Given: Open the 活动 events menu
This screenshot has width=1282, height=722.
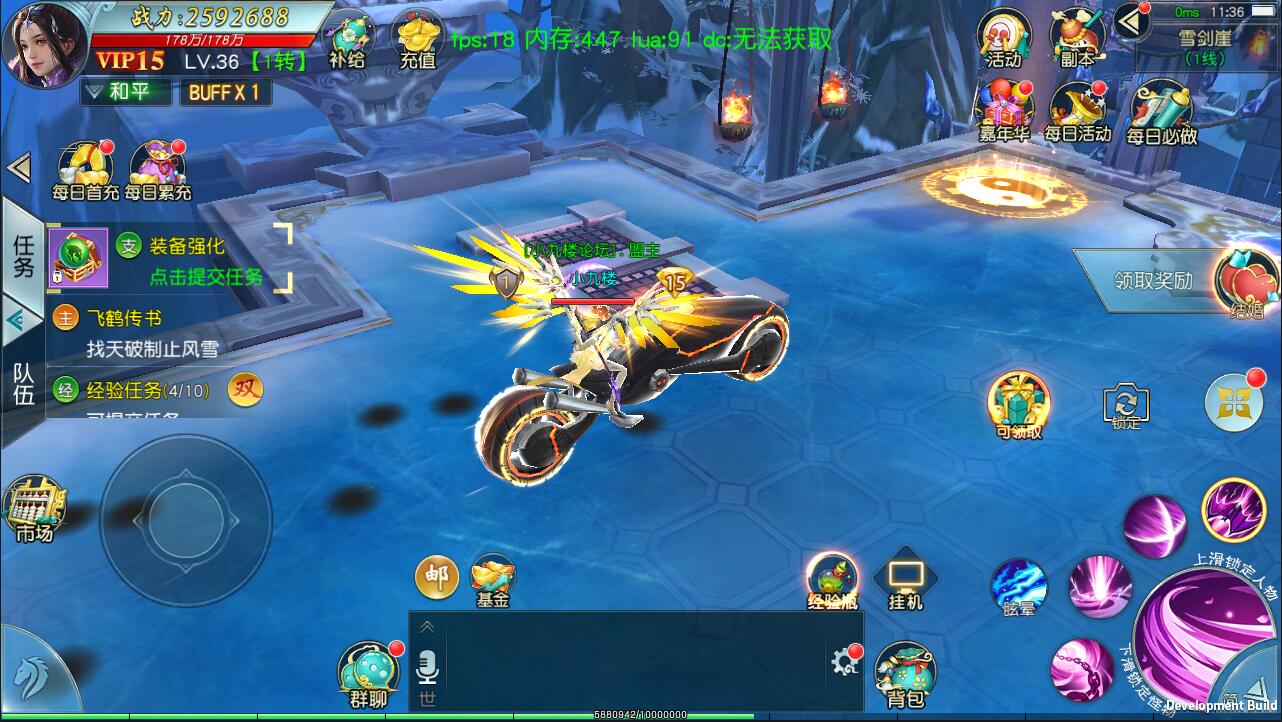Looking at the screenshot, I should (1003, 38).
